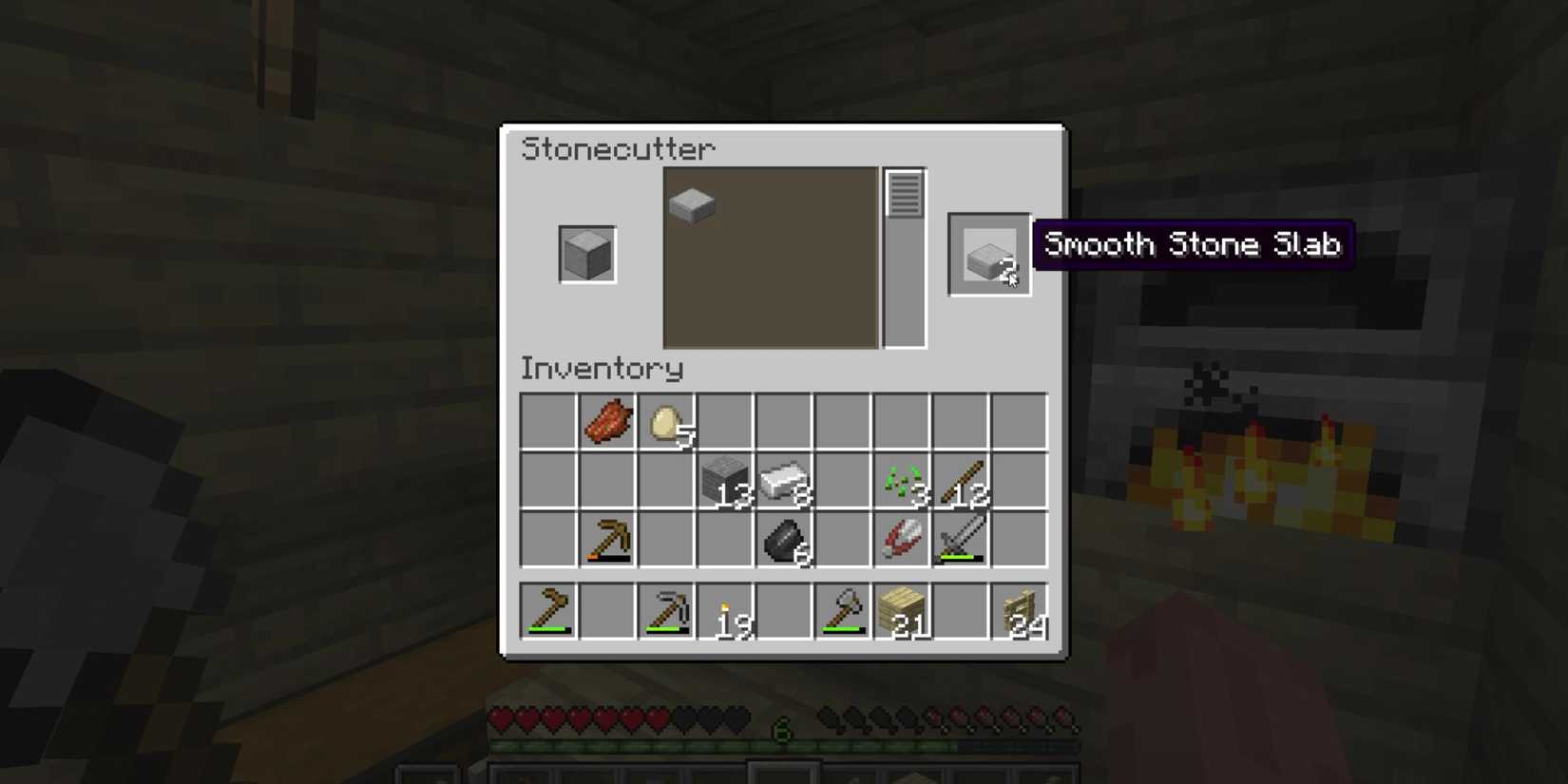Click the 19 torches in the hotbar
This screenshot has height=784, width=1568.
coord(725,611)
